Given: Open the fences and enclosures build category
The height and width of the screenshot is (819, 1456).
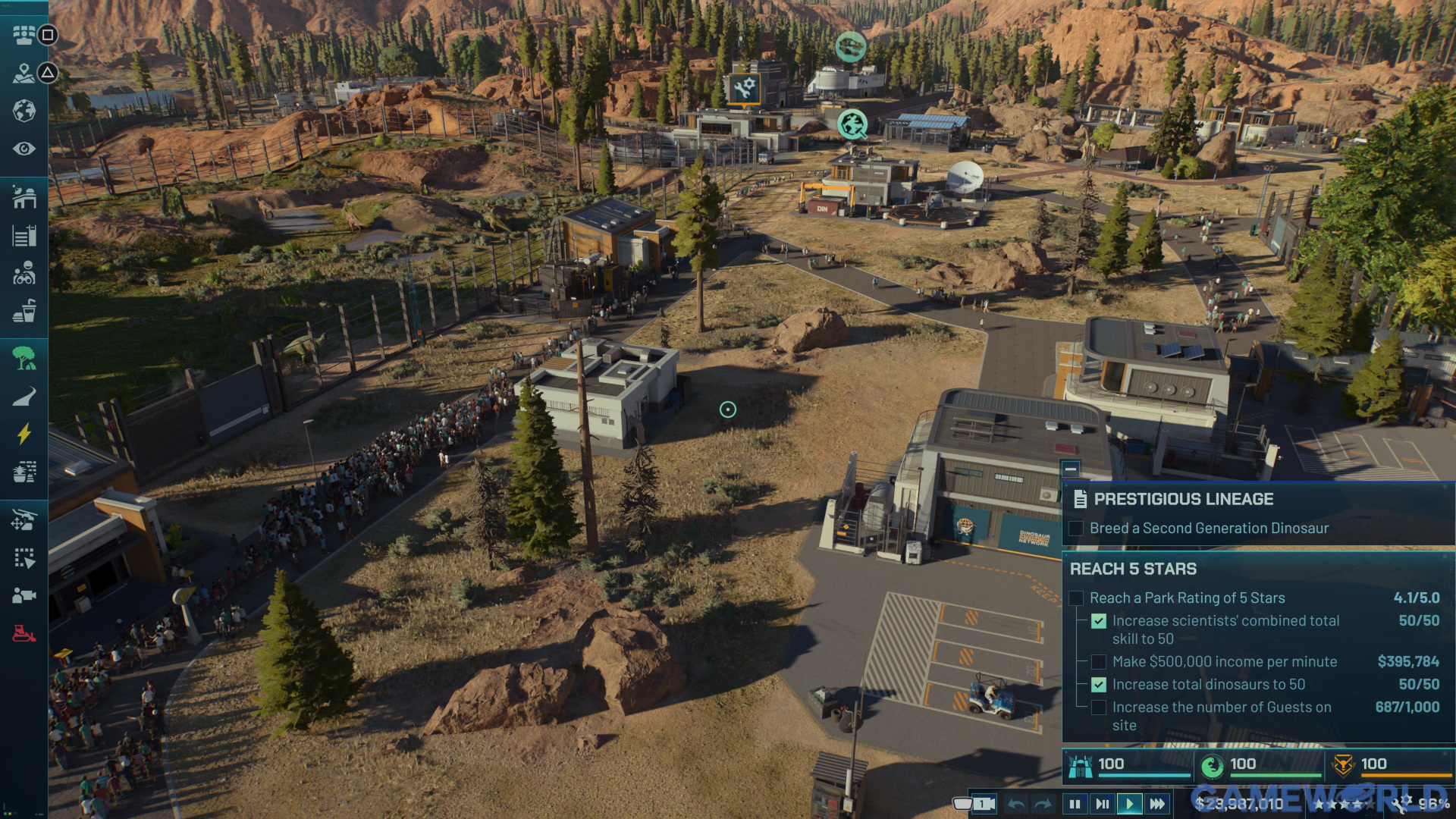Looking at the screenshot, I should 24,236.
